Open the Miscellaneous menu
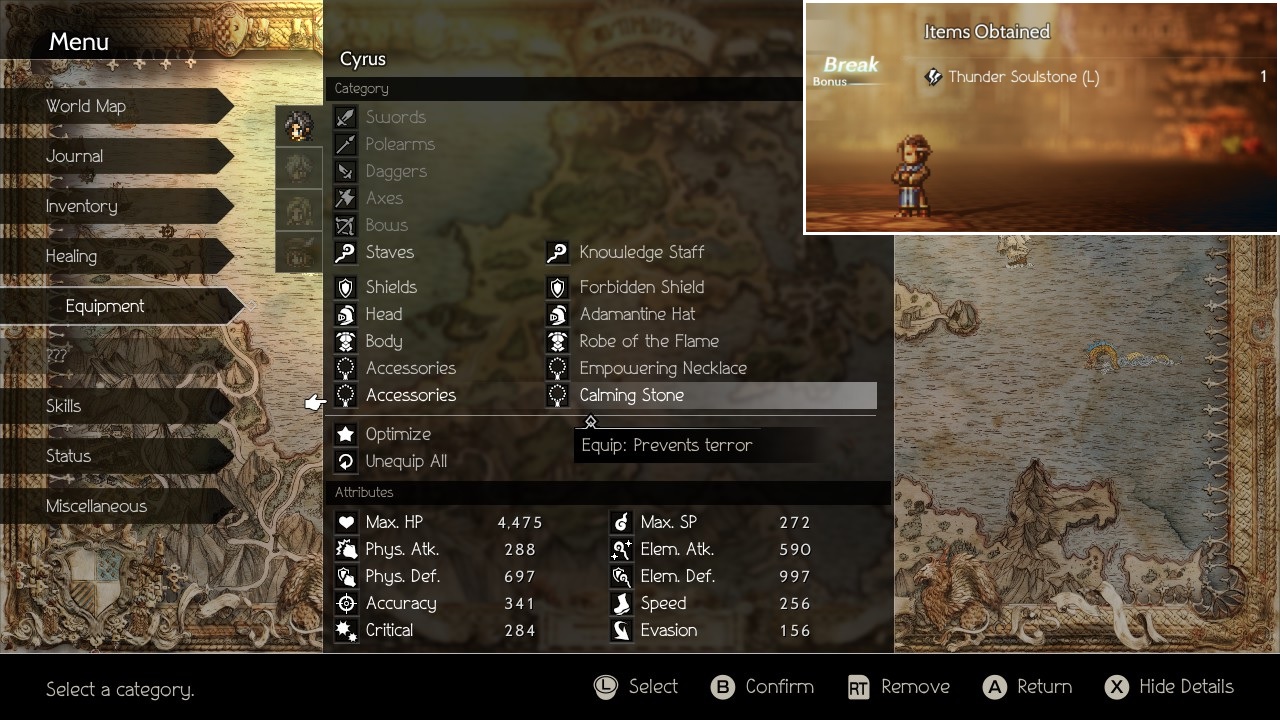The height and width of the screenshot is (720, 1280). click(97, 506)
